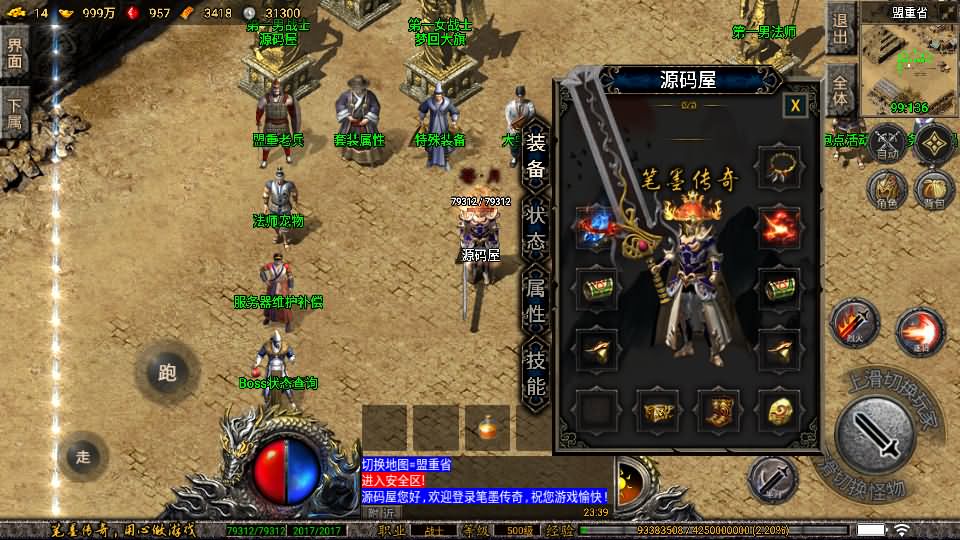The width and height of the screenshot is (960, 540).
Task: Select the golden boots equipment slot
Action: (719, 409)
